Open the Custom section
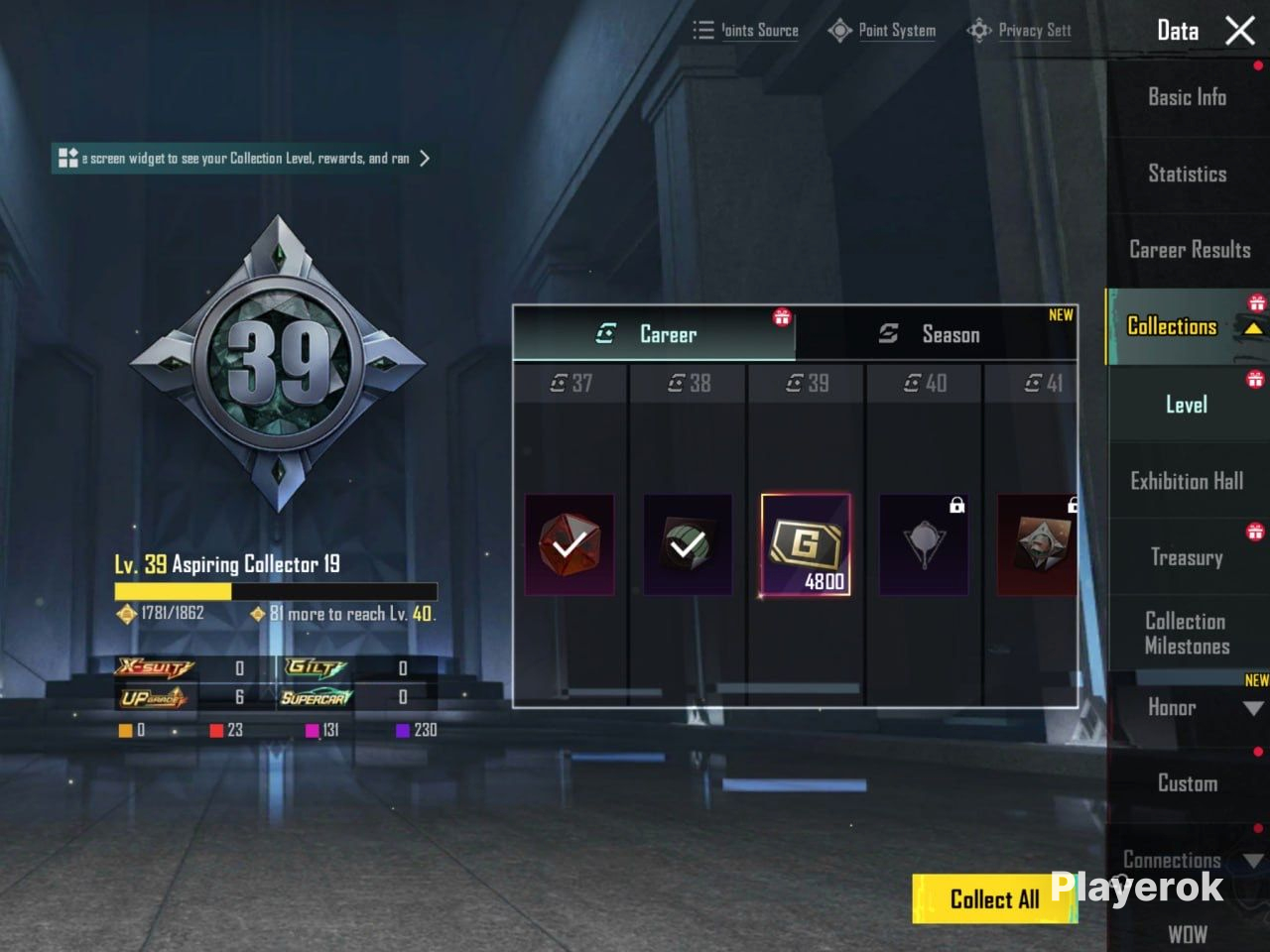Image resolution: width=1270 pixels, height=952 pixels. coord(1187,783)
